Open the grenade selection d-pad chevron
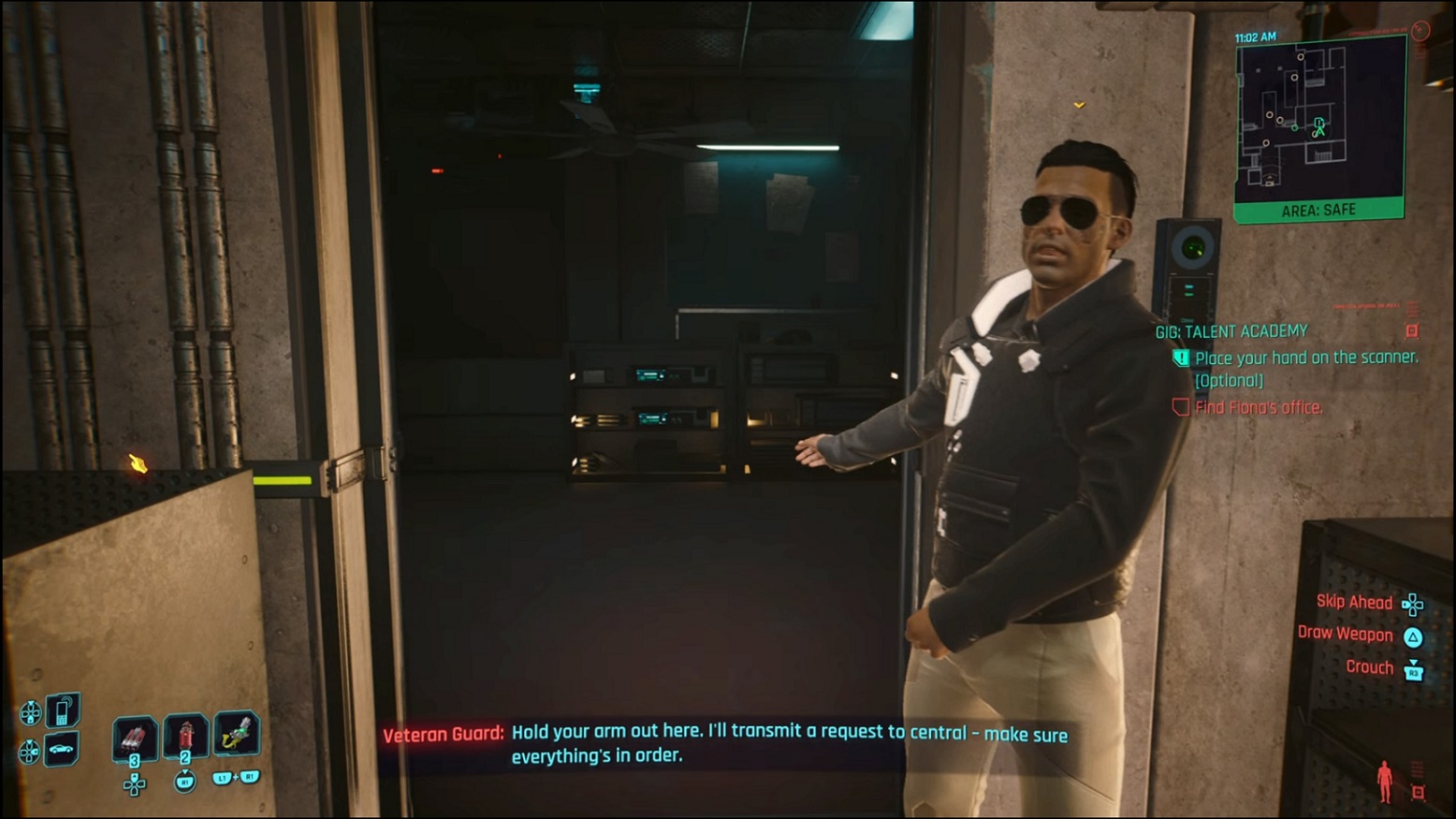The width and height of the screenshot is (1456, 819). coord(134,784)
